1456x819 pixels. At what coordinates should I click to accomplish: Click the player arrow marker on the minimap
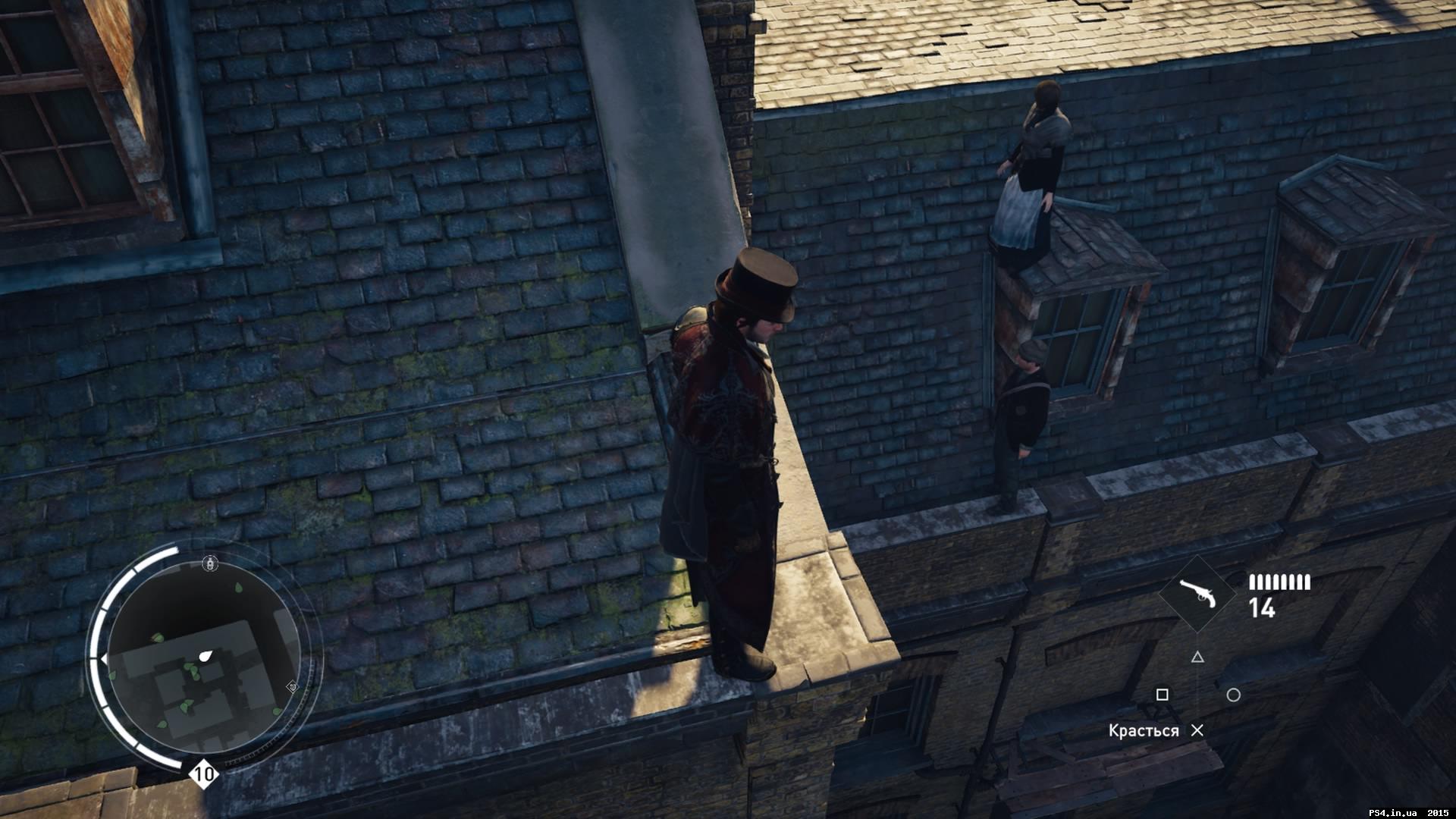206,656
